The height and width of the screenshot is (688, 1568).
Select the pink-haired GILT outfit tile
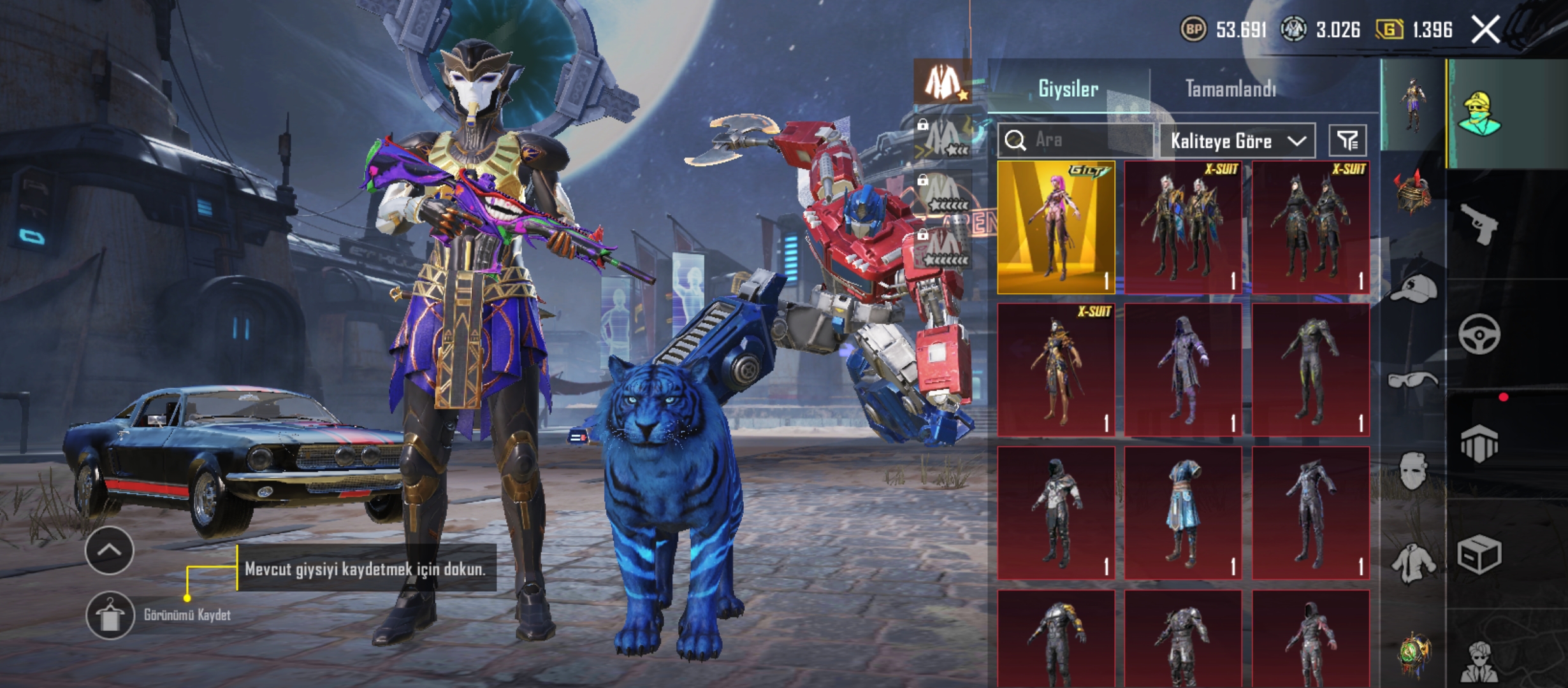[1056, 227]
